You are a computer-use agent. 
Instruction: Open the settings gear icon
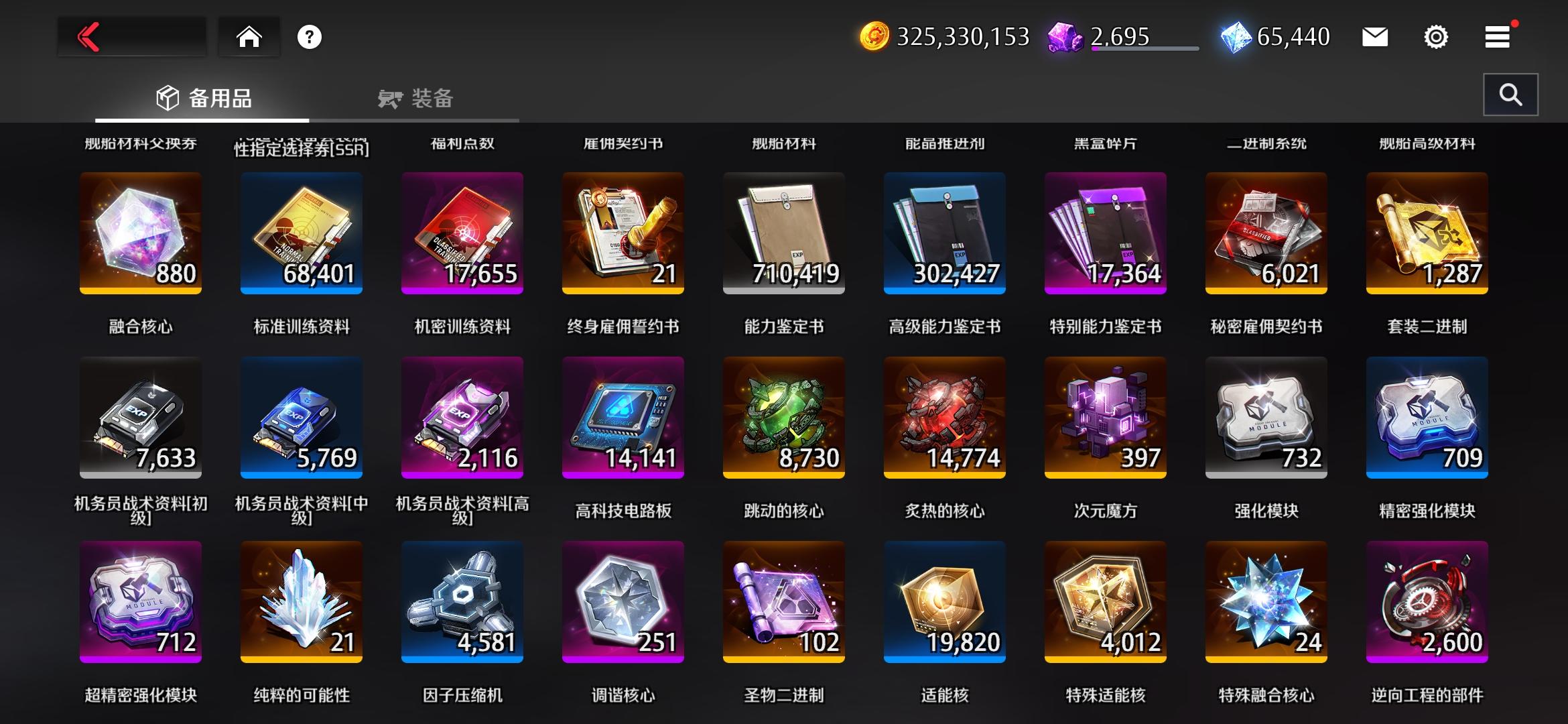[1436, 37]
